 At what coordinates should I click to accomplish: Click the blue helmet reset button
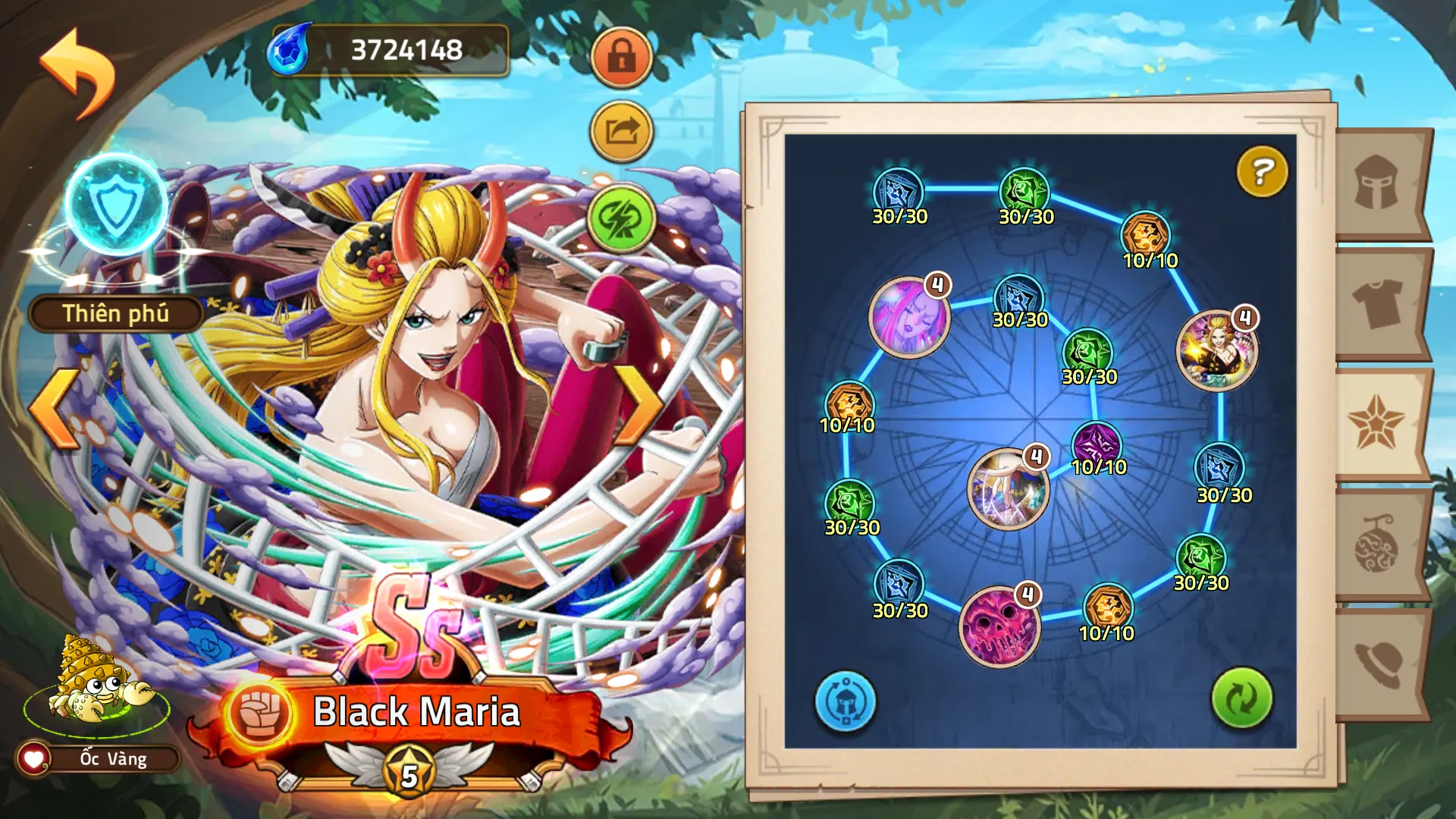tap(845, 701)
